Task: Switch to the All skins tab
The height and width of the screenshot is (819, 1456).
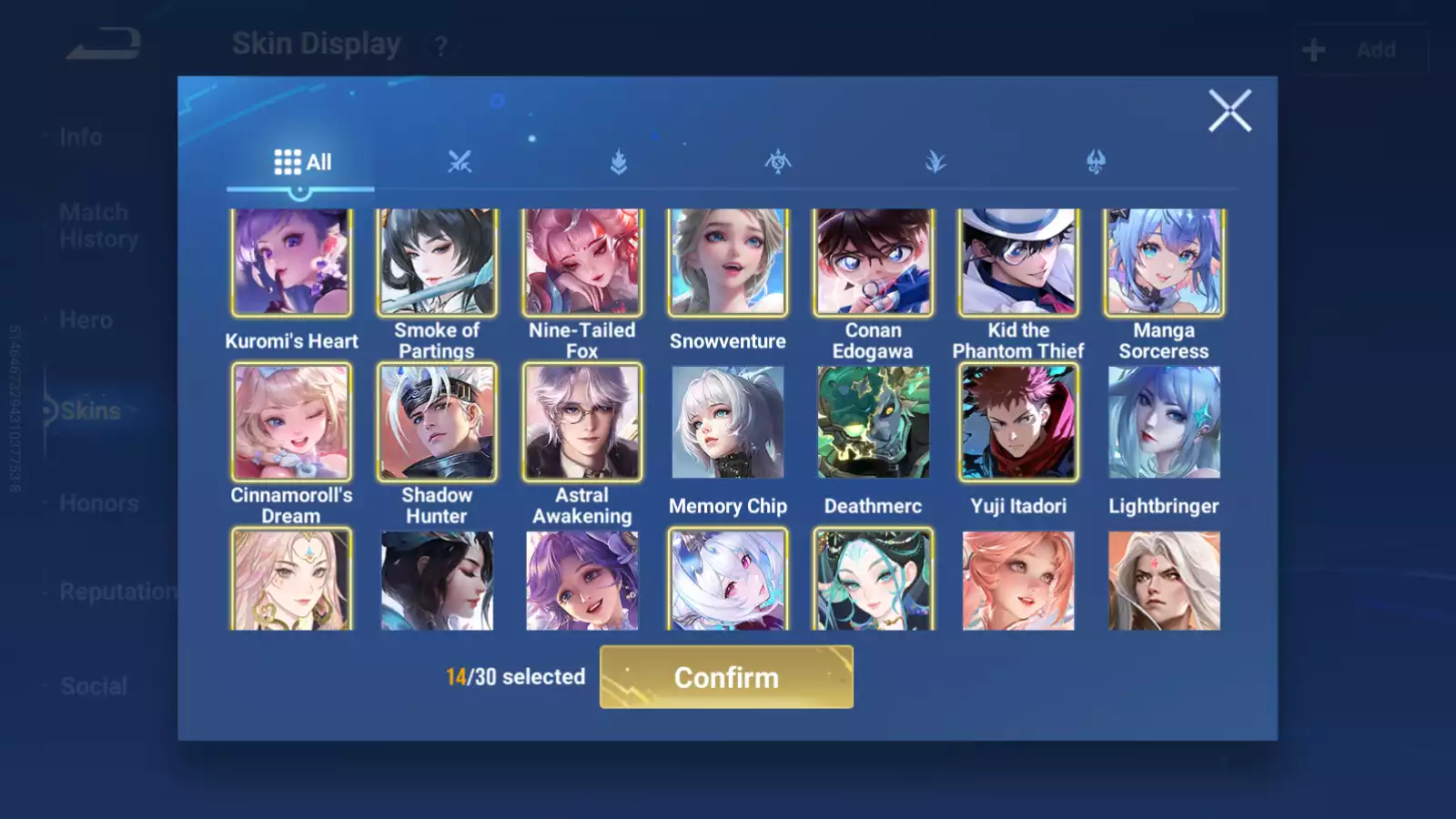Action: click(x=302, y=162)
